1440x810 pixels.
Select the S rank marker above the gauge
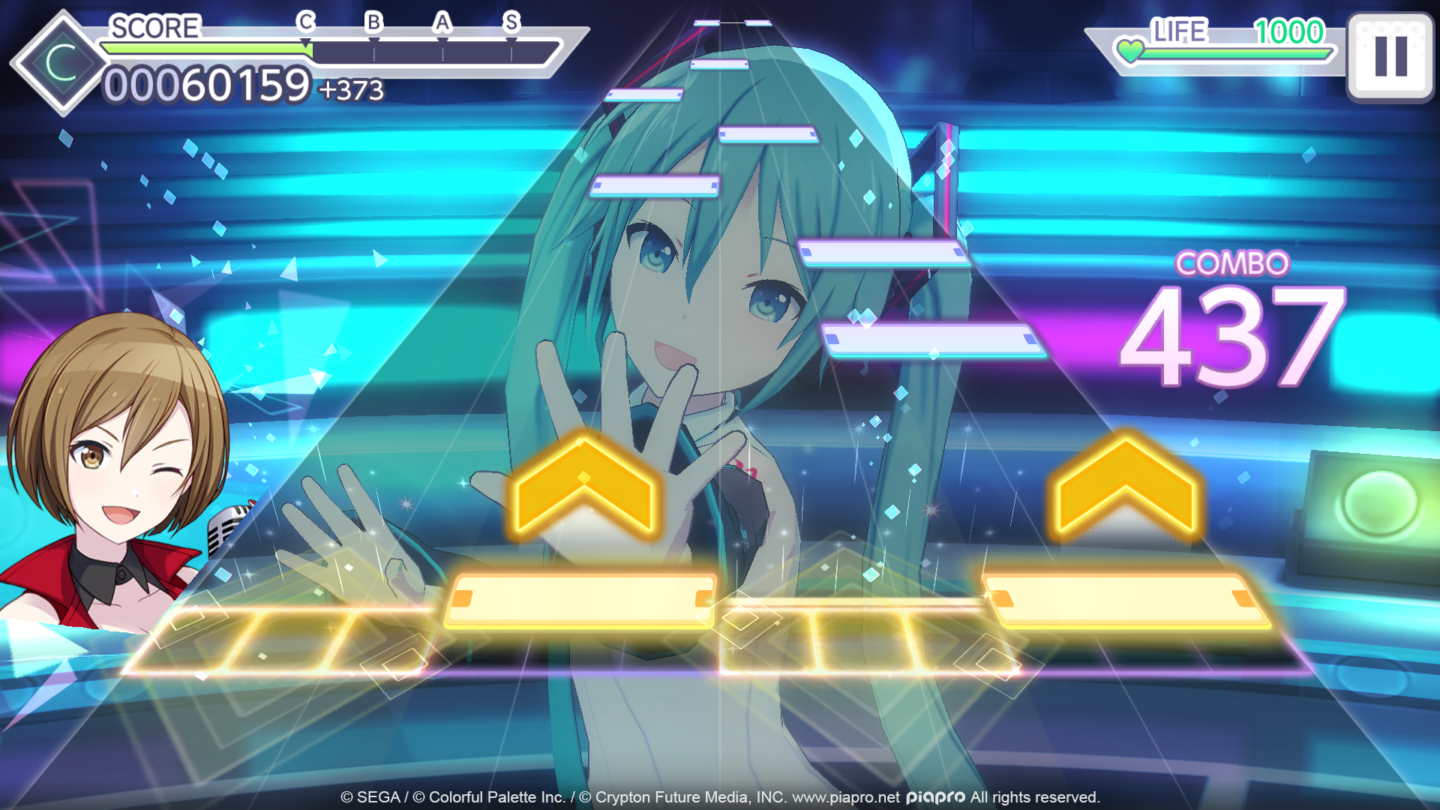pos(513,21)
